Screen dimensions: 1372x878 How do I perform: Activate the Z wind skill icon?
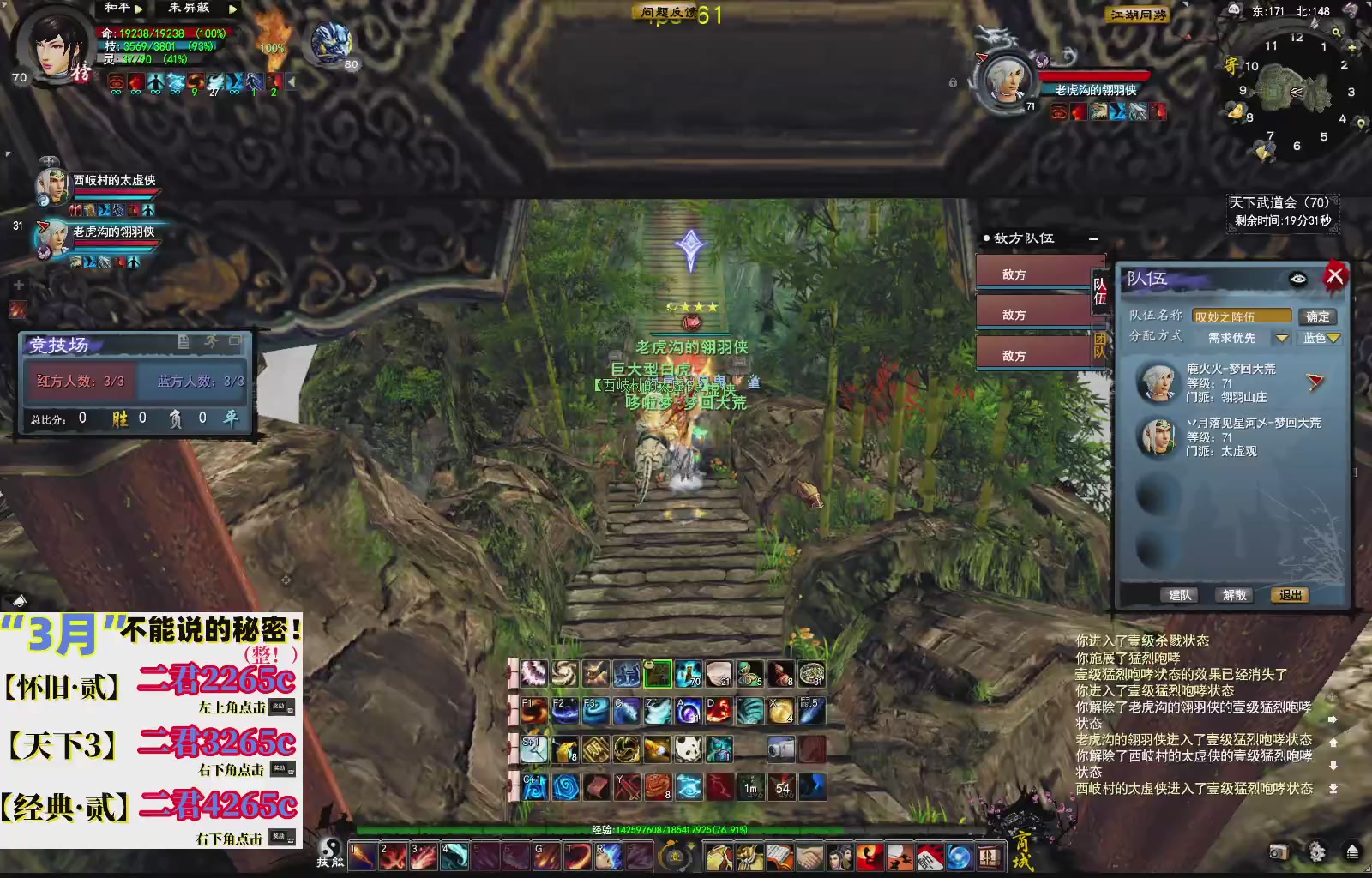tap(657, 711)
